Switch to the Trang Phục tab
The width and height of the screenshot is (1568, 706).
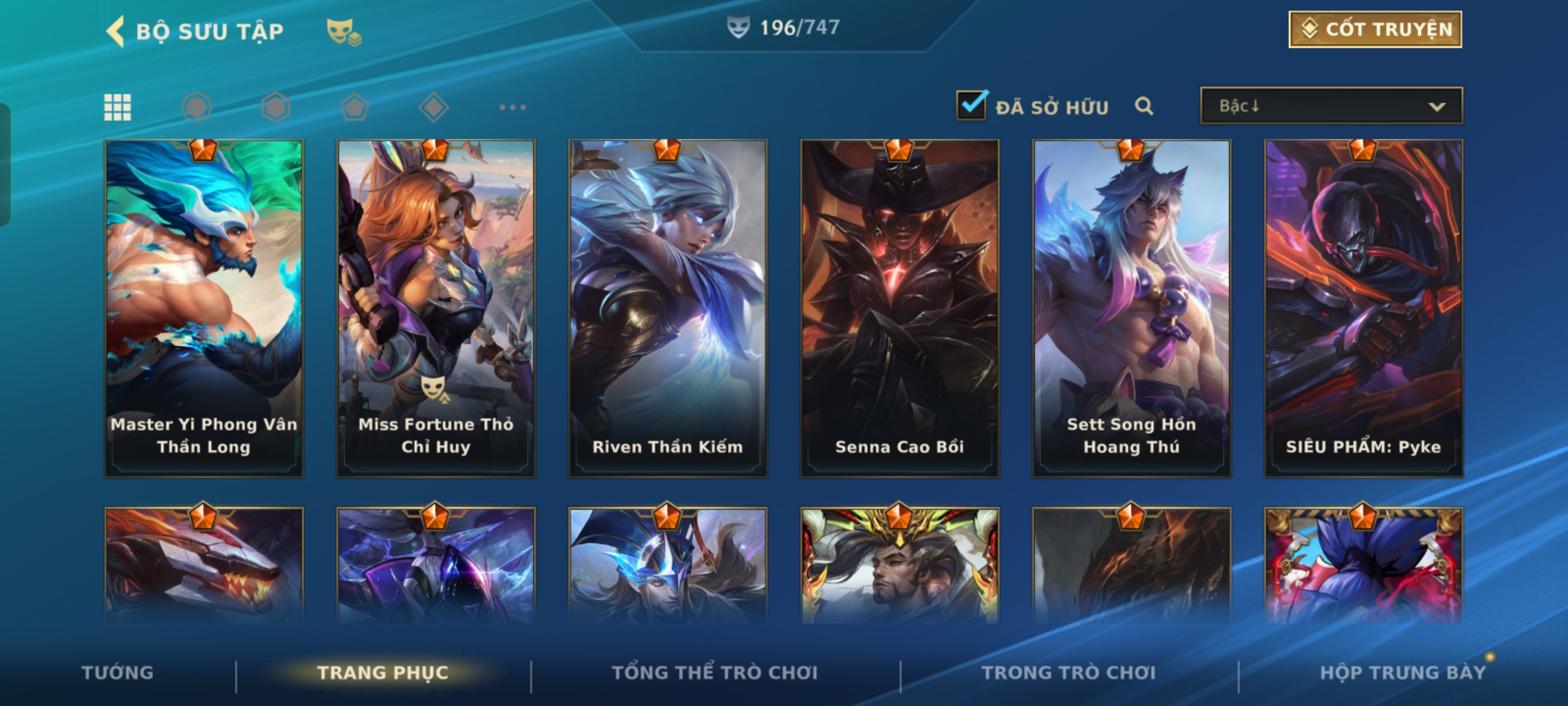pyautogui.click(x=383, y=673)
